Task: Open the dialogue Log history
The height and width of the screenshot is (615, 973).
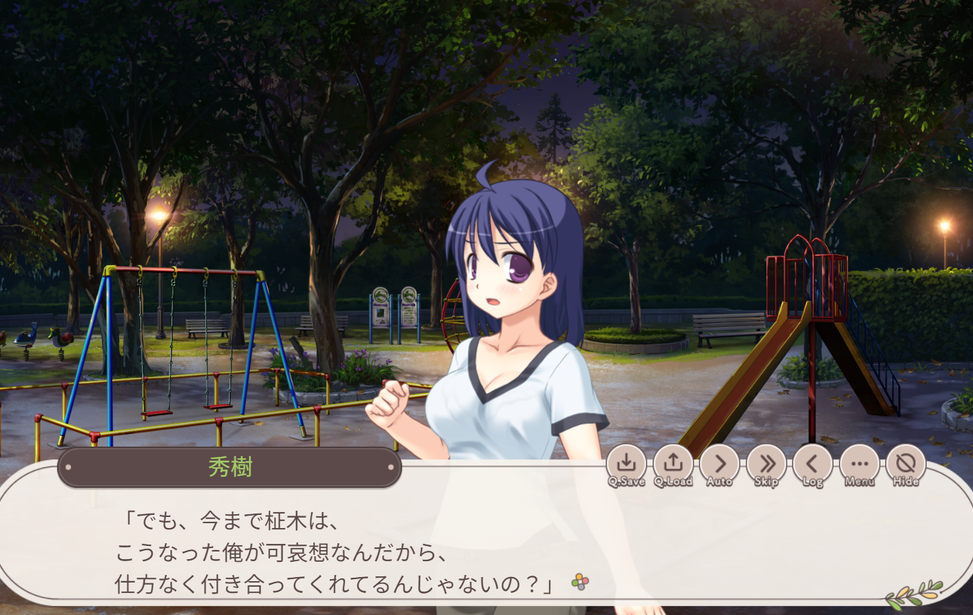Action: click(812, 464)
